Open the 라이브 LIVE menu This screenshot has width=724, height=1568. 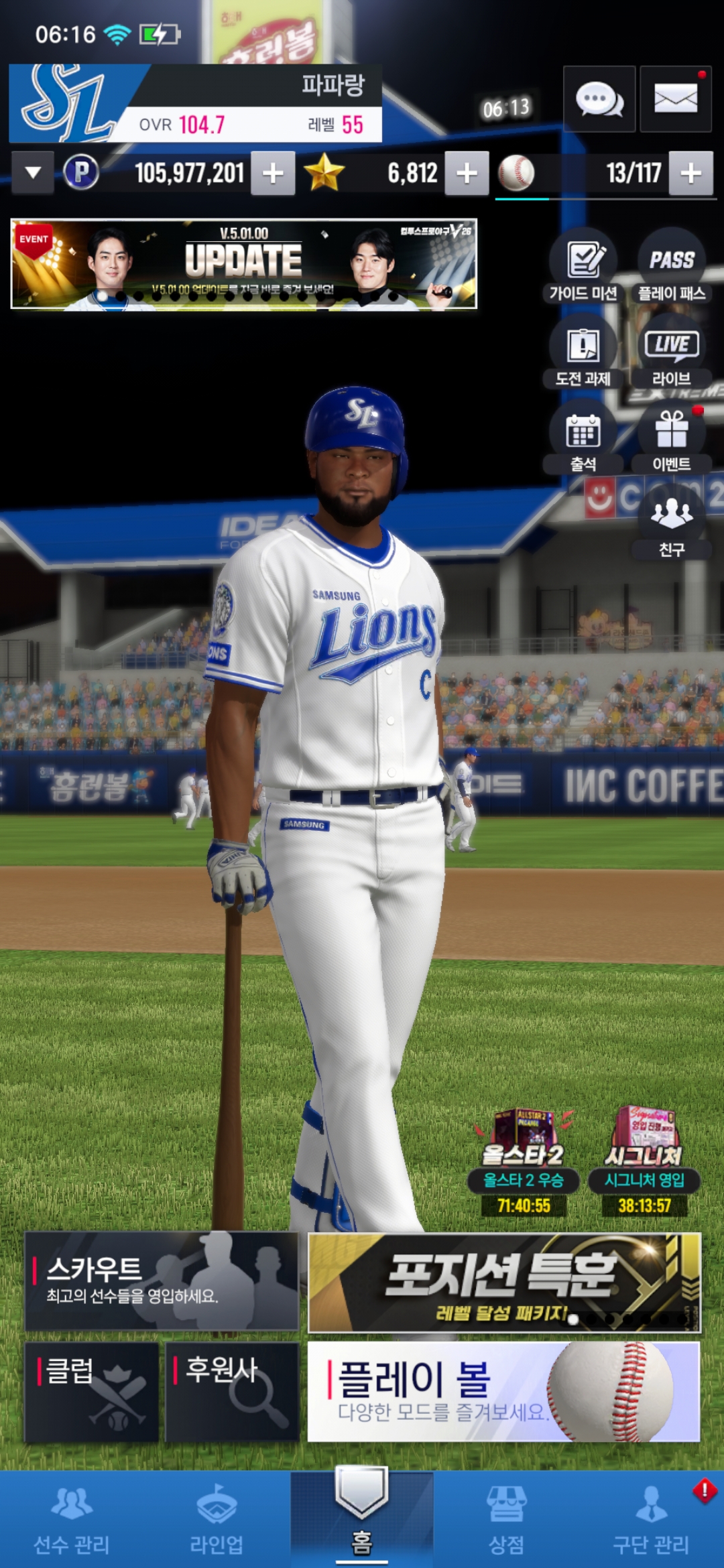click(x=672, y=352)
